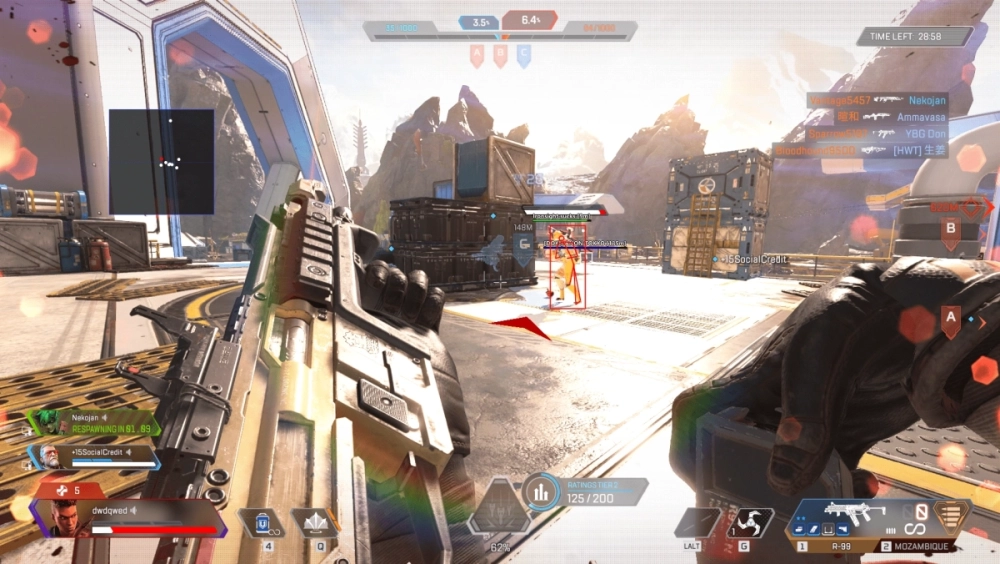1000x564 pixels.
Task: Activate the tactical ability bound to Q
Action: pyautogui.click(x=313, y=523)
